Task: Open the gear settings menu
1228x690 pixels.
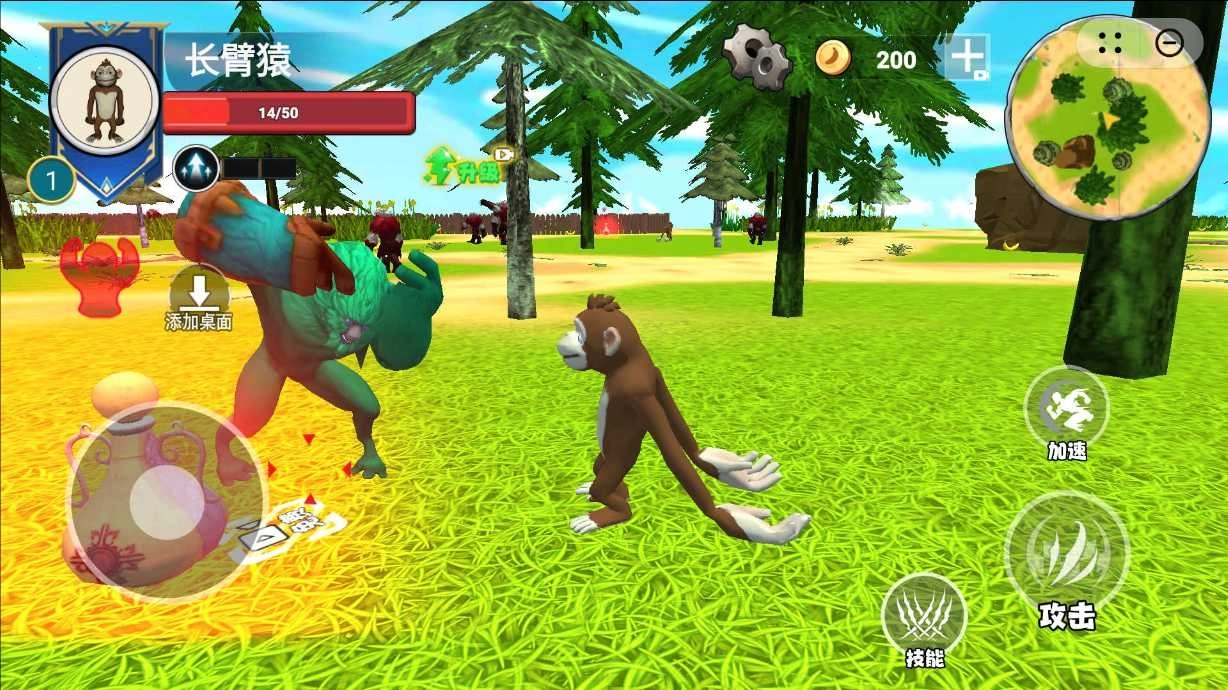Action: [757, 57]
